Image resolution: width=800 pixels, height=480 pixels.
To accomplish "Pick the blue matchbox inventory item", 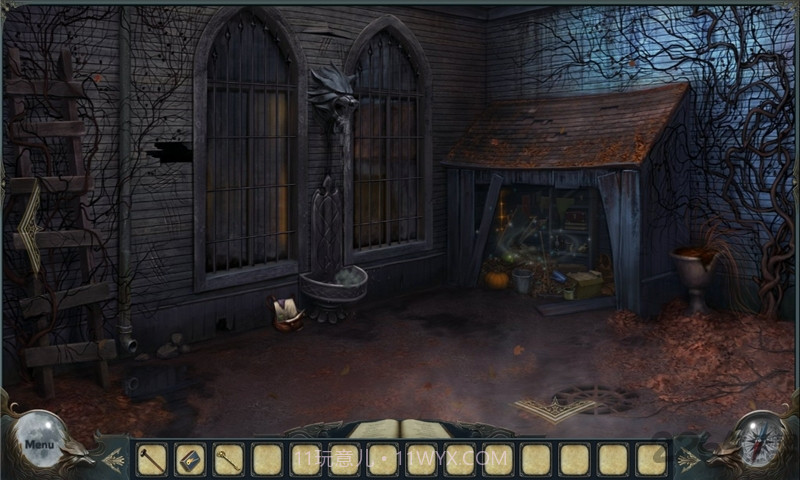I will click(190, 459).
